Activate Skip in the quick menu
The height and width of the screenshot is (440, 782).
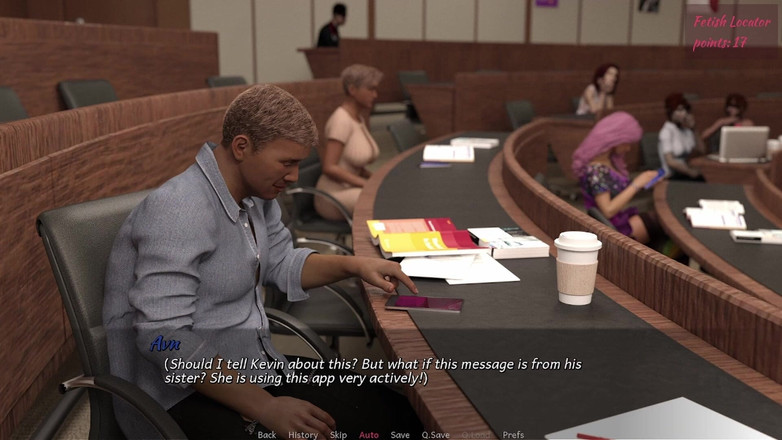338,435
